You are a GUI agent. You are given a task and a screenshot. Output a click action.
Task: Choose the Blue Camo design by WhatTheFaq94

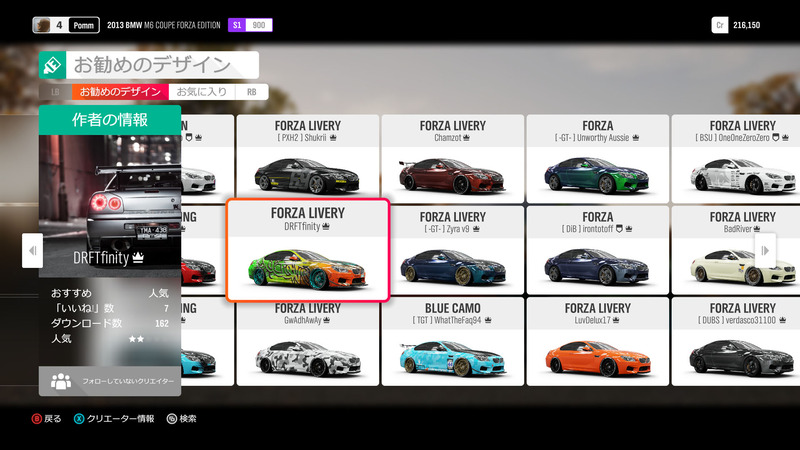[452, 342]
